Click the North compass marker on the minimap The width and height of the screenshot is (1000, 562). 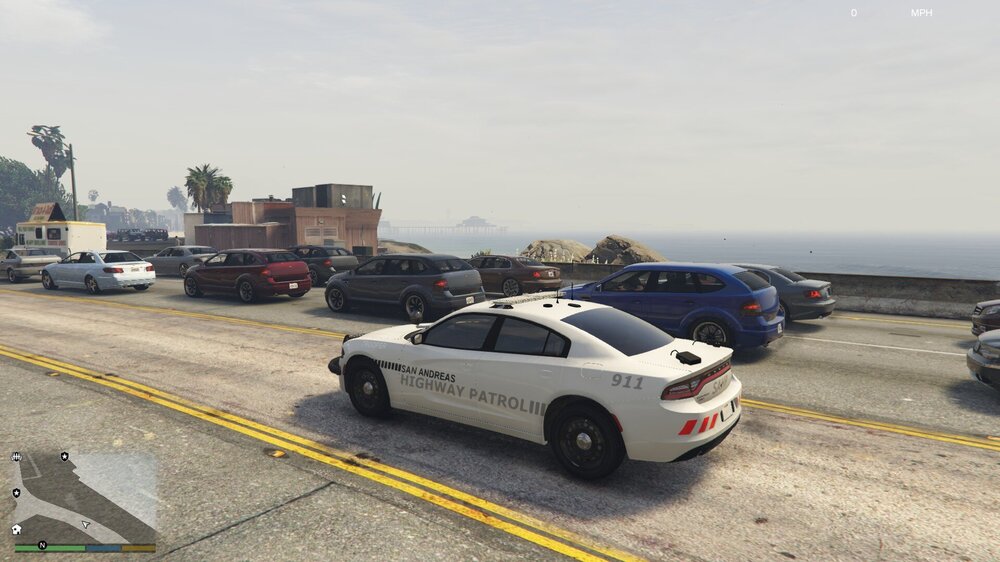(42, 545)
